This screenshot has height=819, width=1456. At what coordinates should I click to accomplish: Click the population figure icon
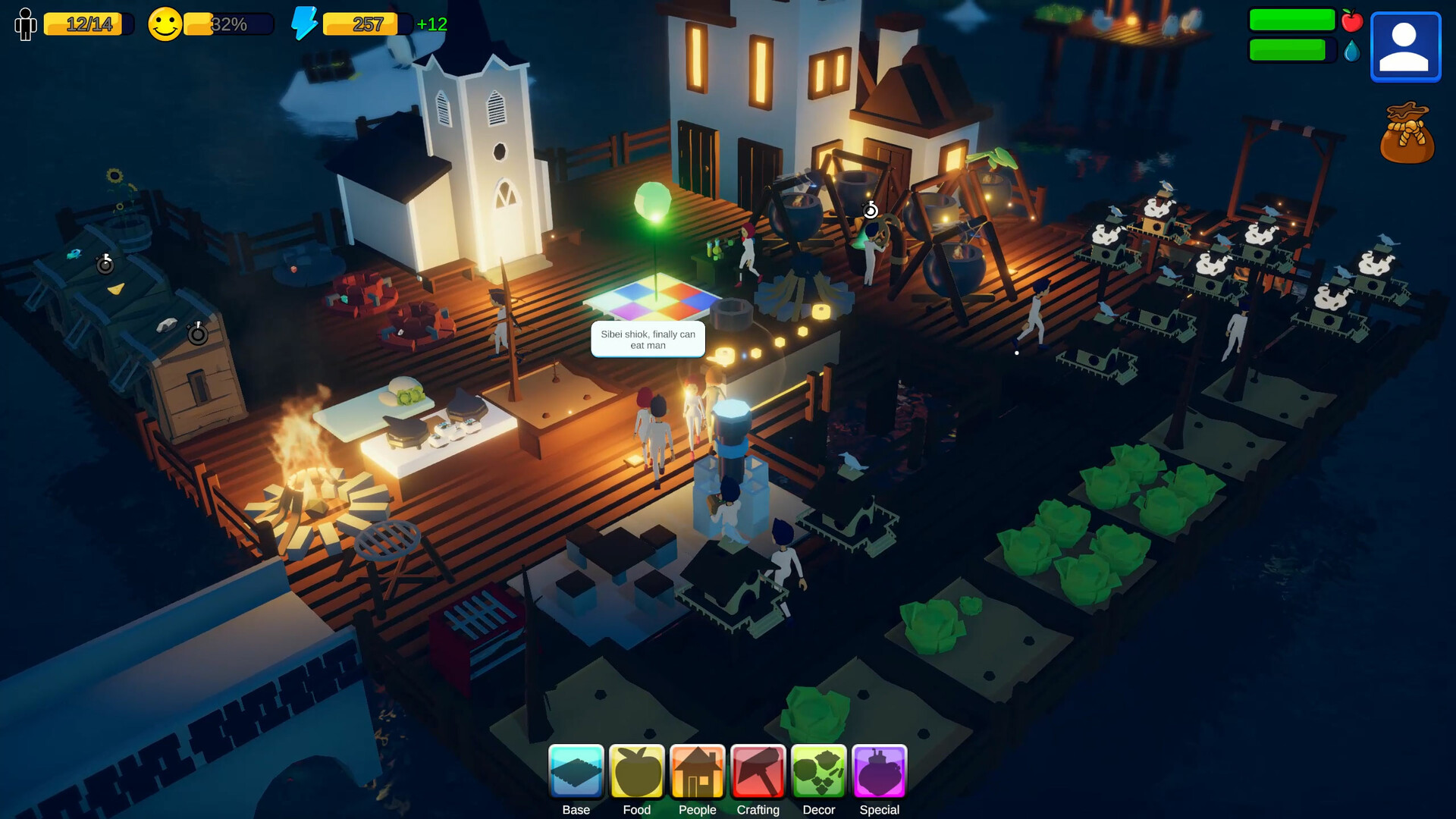click(x=25, y=24)
